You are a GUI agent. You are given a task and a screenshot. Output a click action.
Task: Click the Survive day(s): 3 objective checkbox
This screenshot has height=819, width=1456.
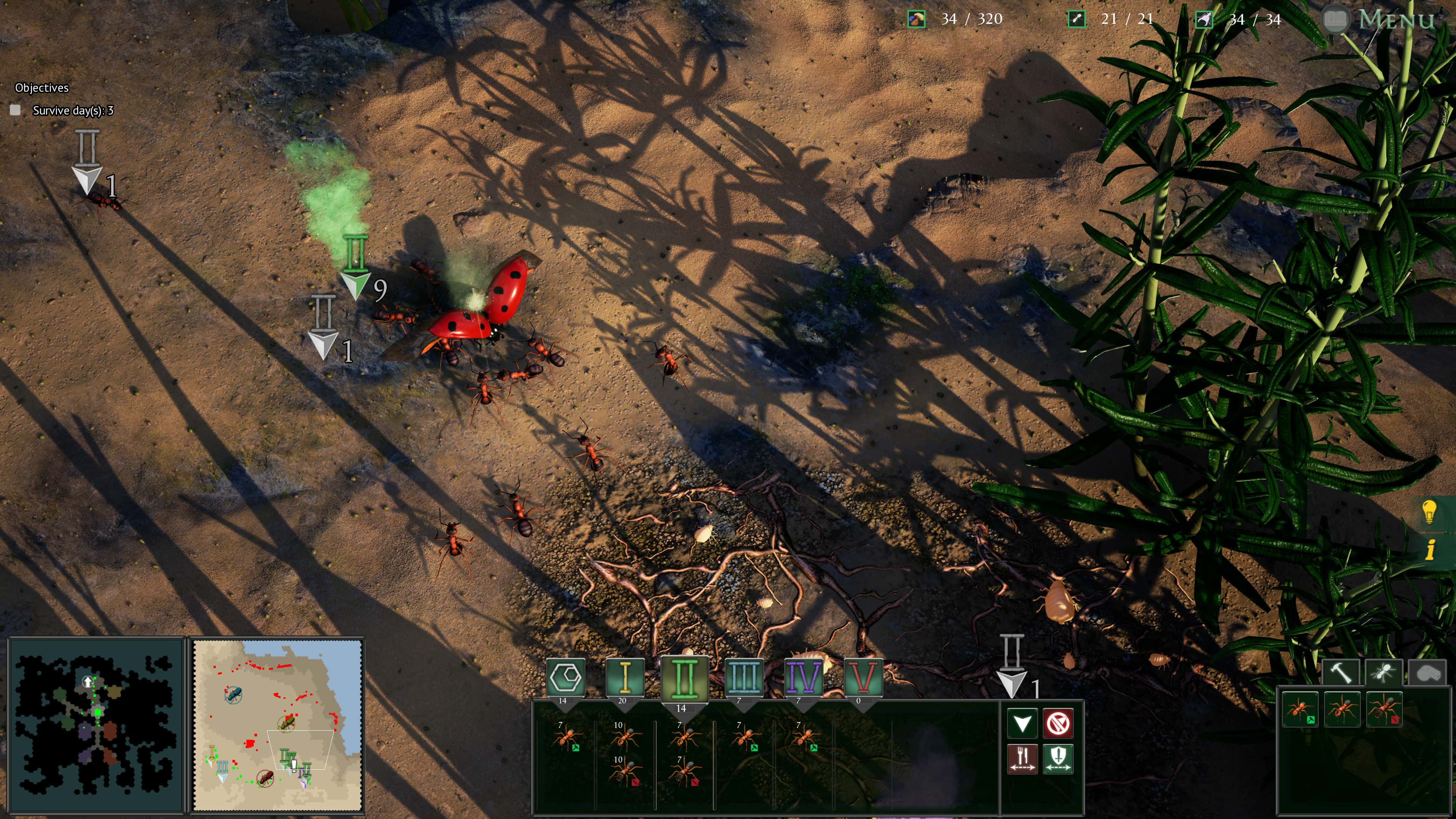(x=16, y=111)
